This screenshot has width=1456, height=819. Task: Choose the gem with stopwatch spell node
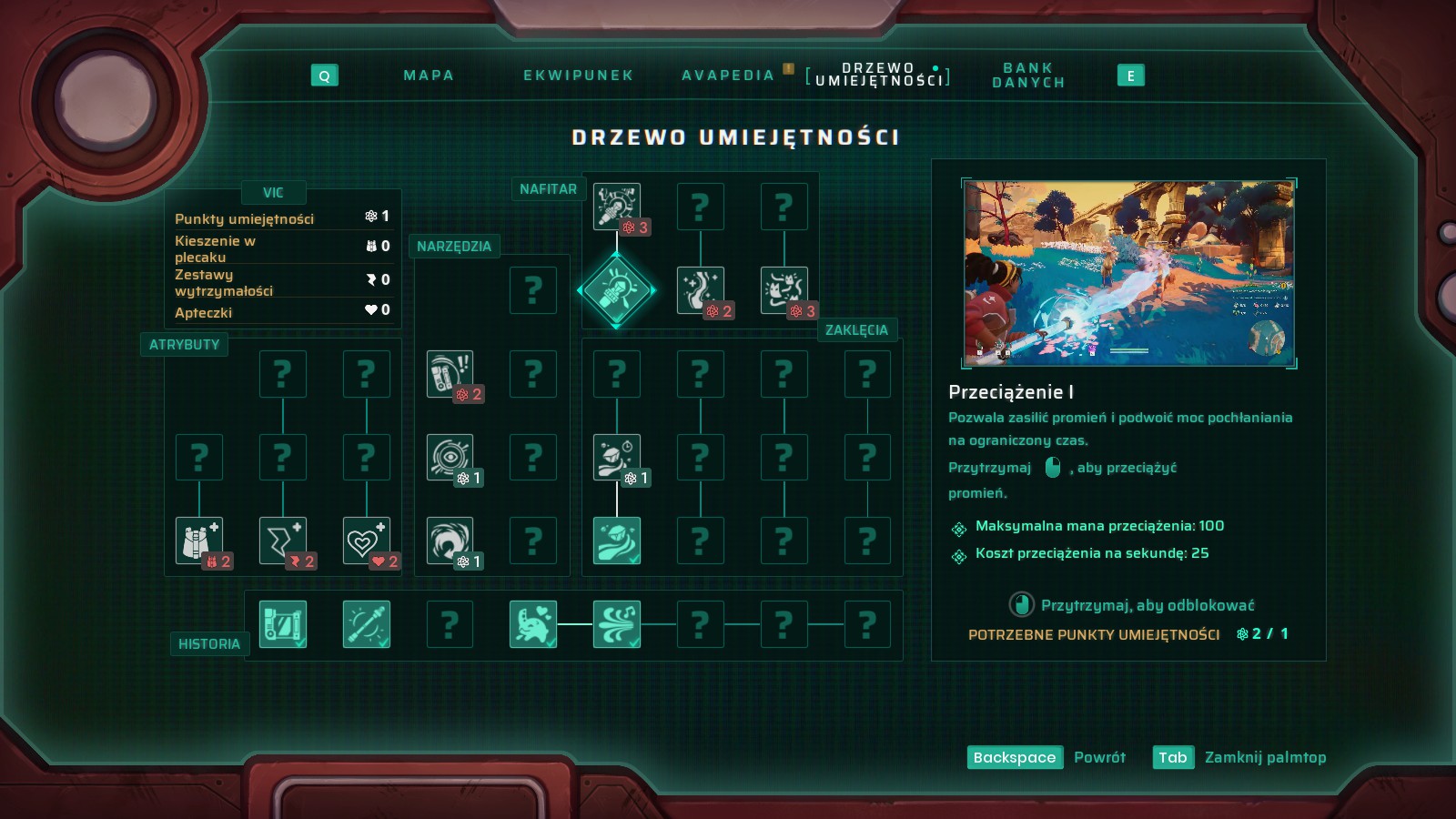point(617,457)
